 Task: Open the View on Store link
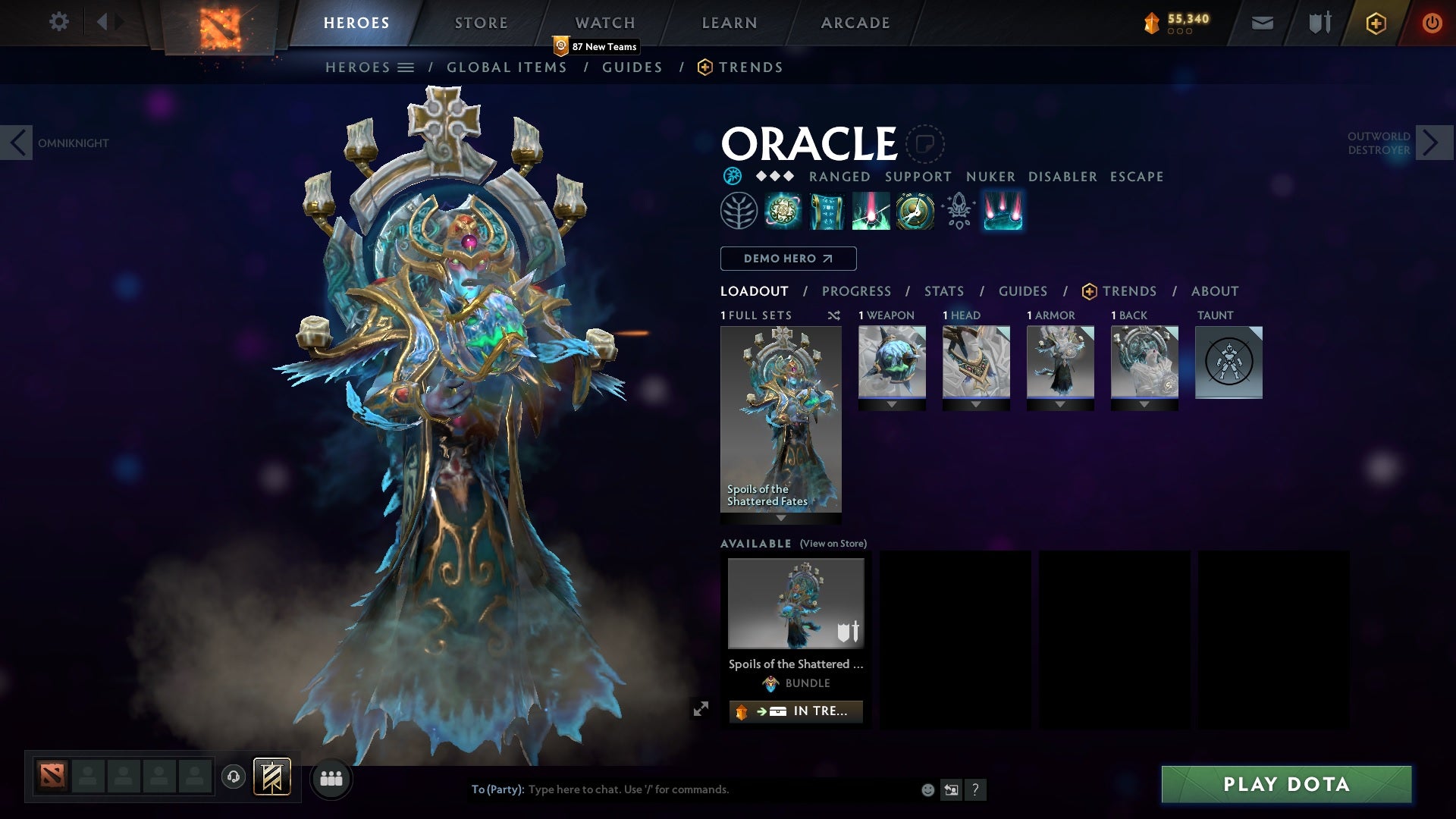tap(833, 544)
